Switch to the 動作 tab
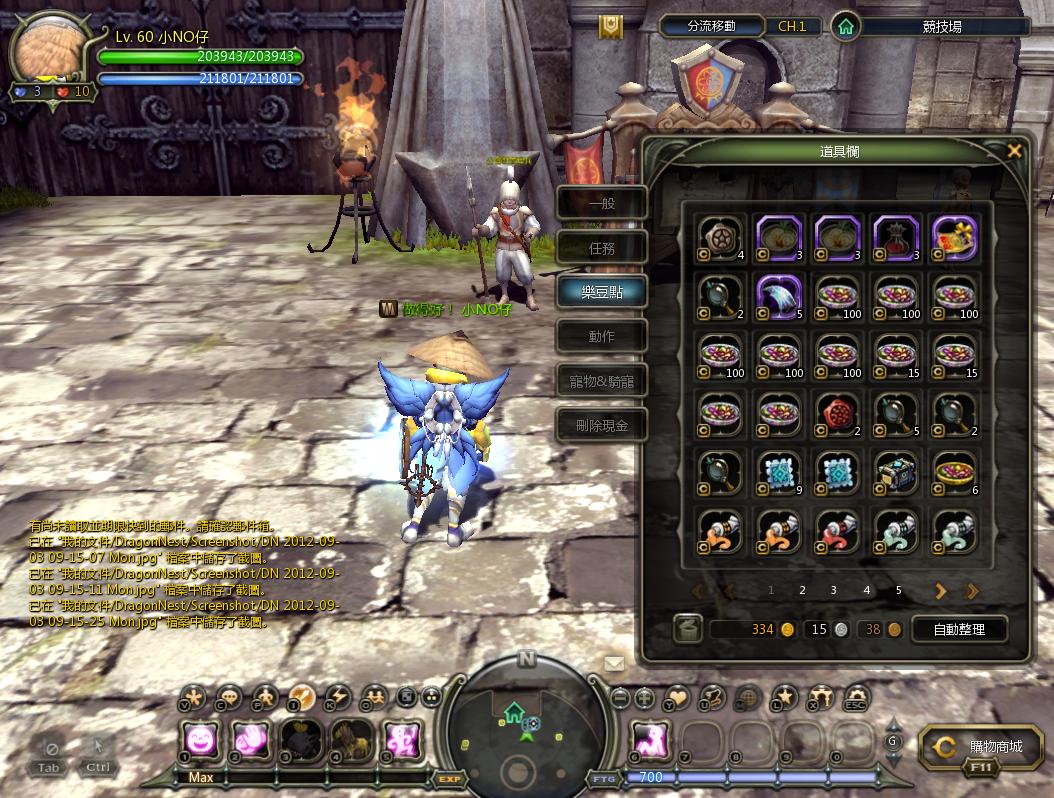 click(602, 336)
